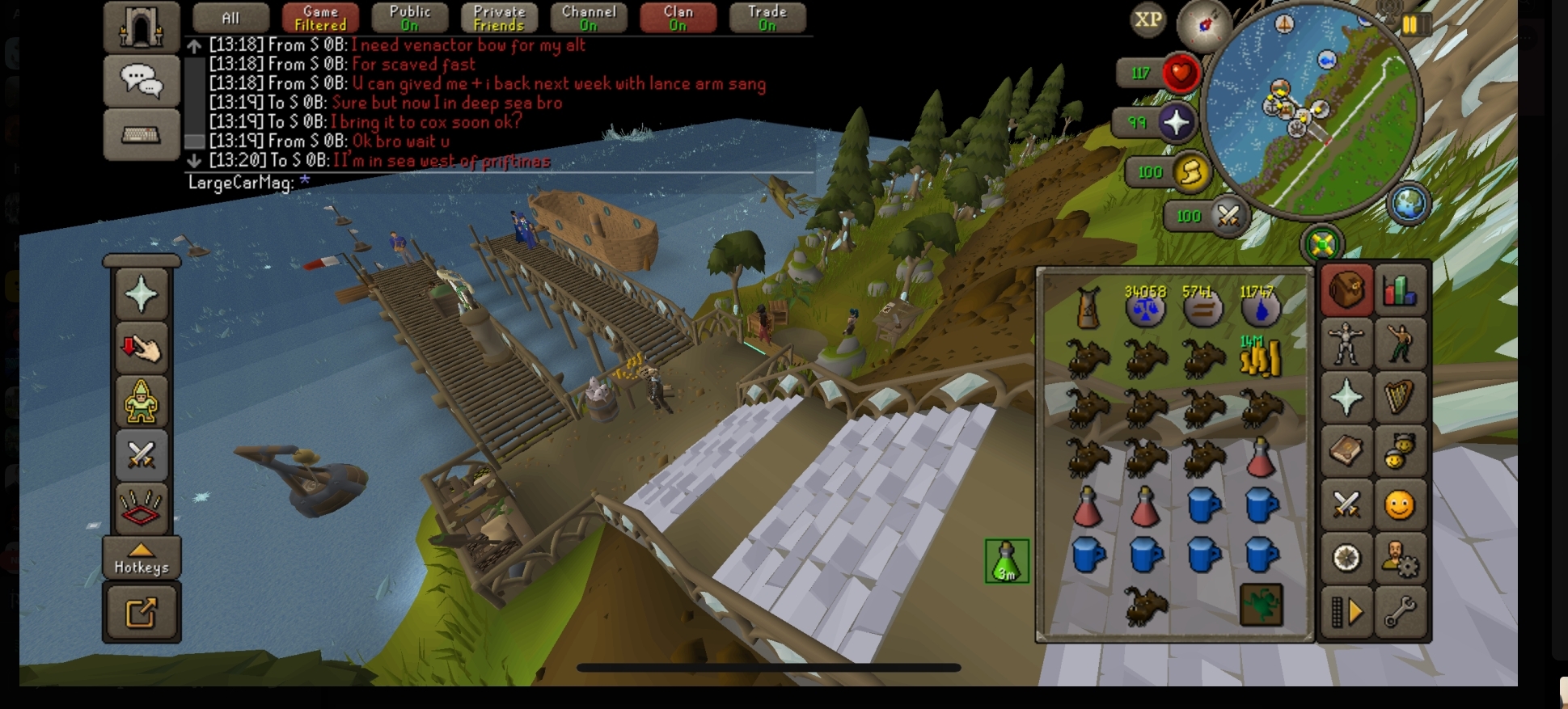Click the compass to face north

click(1203, 25)
